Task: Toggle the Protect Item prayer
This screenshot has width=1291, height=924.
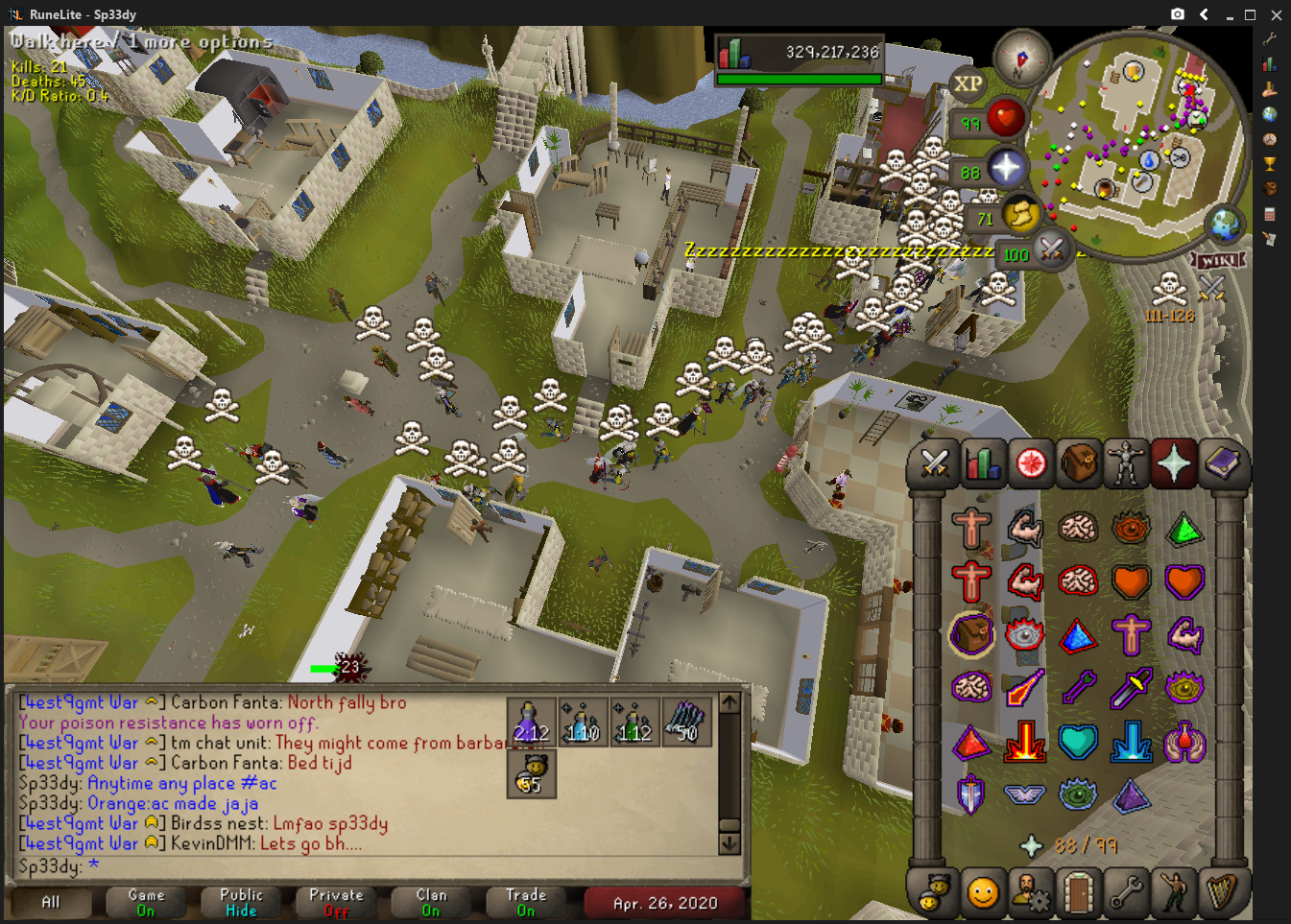Action: (x=971, y=634)
